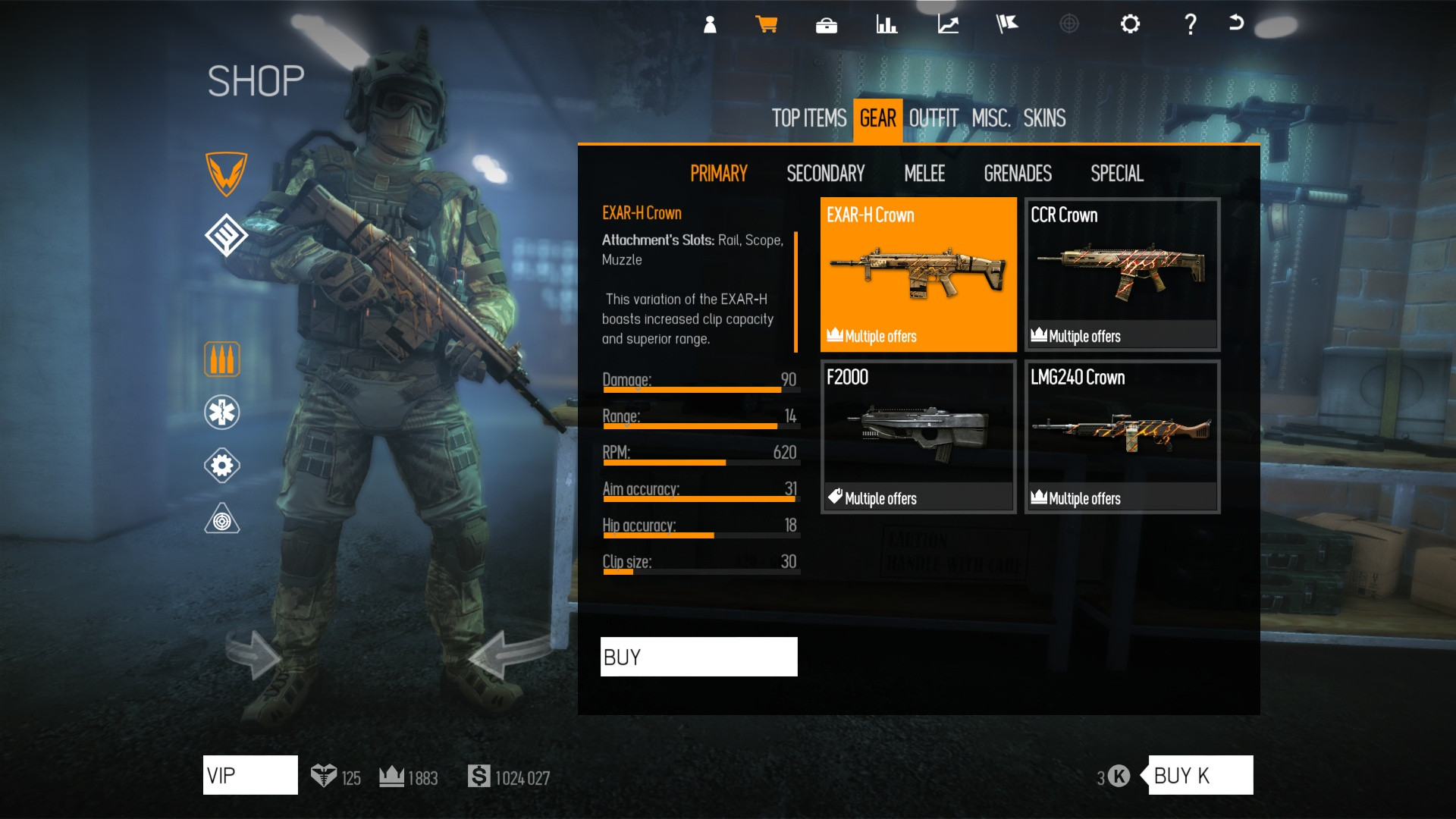1456x819 pixels.
Task: Switch to the Secondary weapons tab
Action: pos(825,174)
